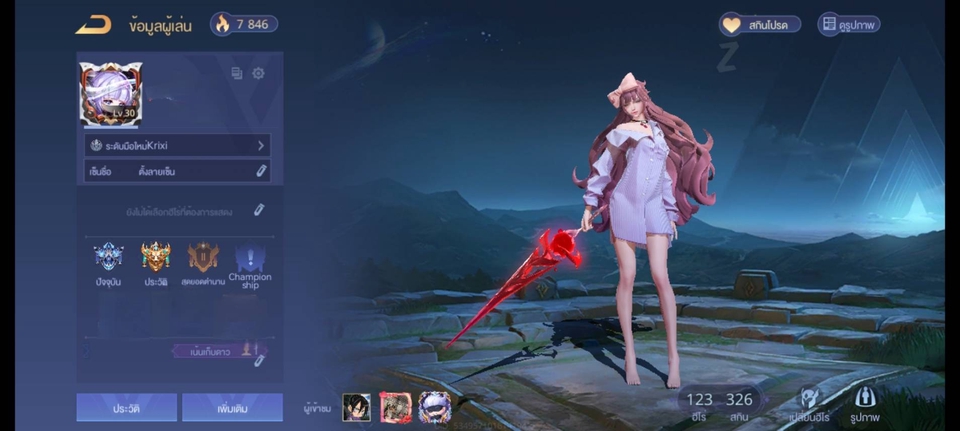Select the white-haired visitor avatar
The height and width of the screenshot is (431, 960).
click(434, 406)
